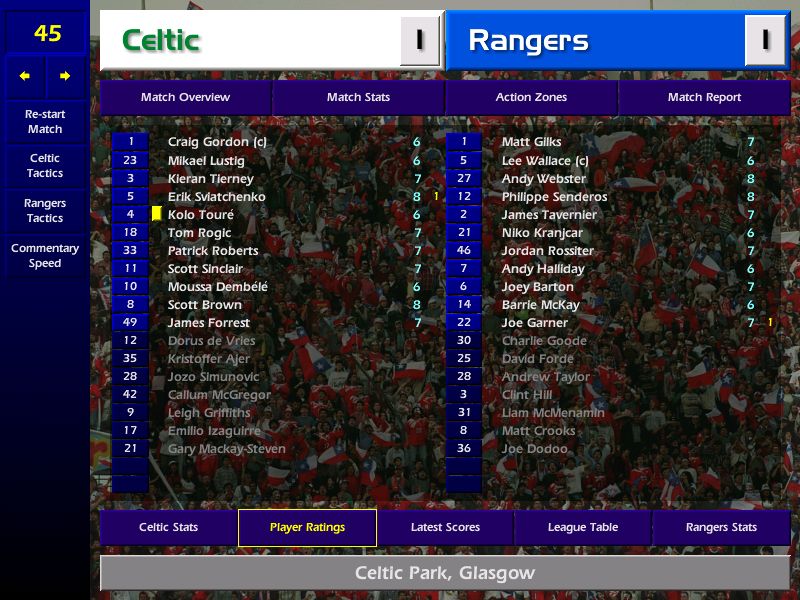Switch to the Match Stats tab
This screenshot has height=600, width=800.
(358, 97)
